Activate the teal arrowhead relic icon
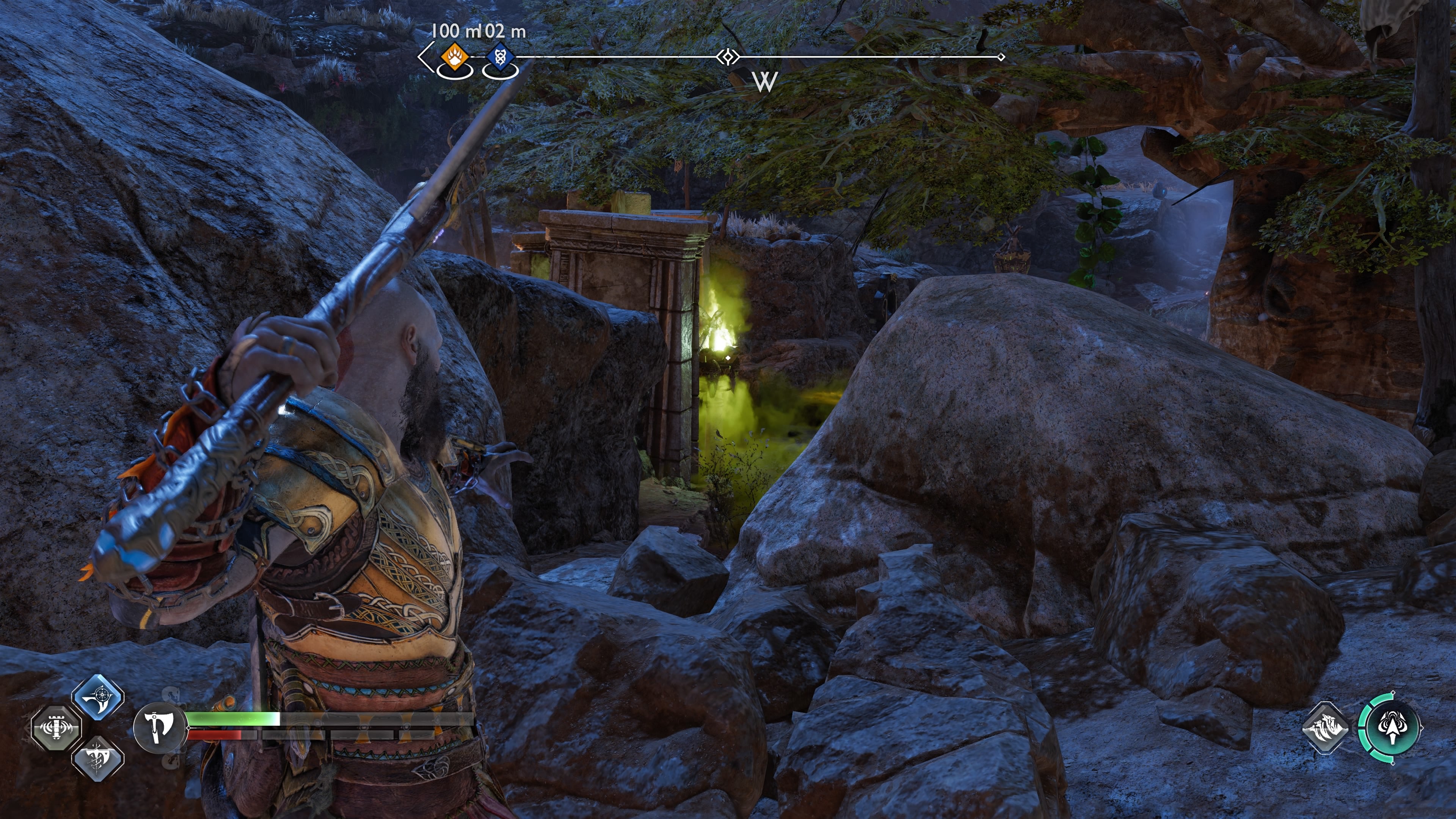This screenshot has height=819, width=1456. tap(1390, 728)
